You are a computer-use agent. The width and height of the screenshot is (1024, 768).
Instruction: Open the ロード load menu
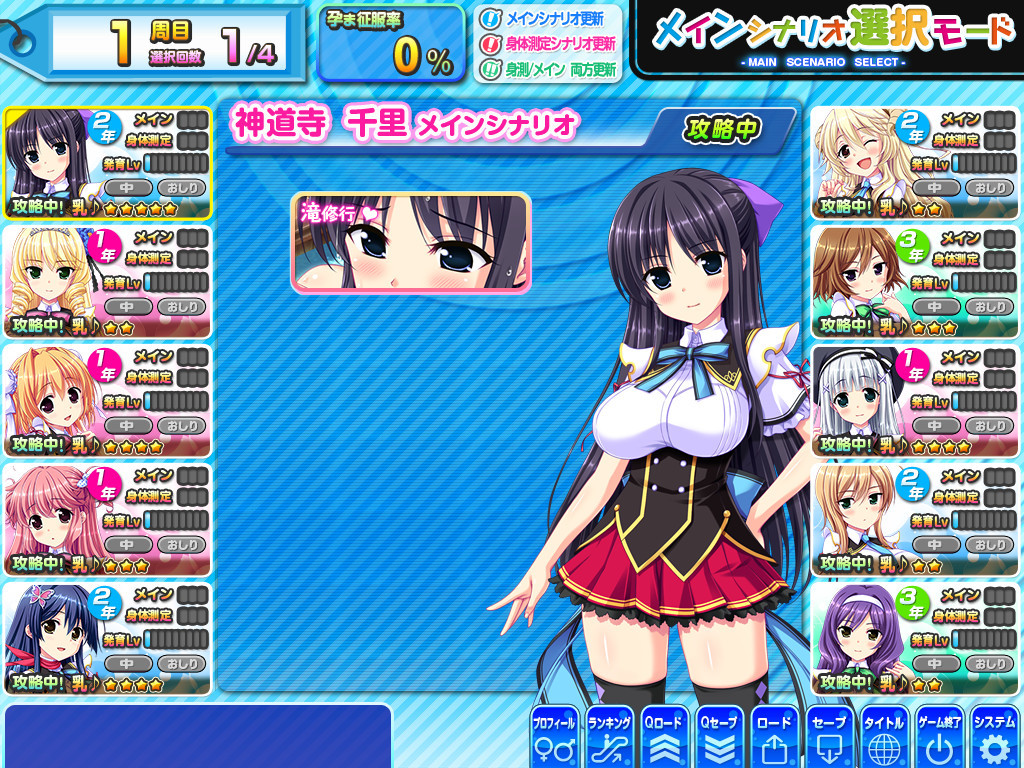774,737
